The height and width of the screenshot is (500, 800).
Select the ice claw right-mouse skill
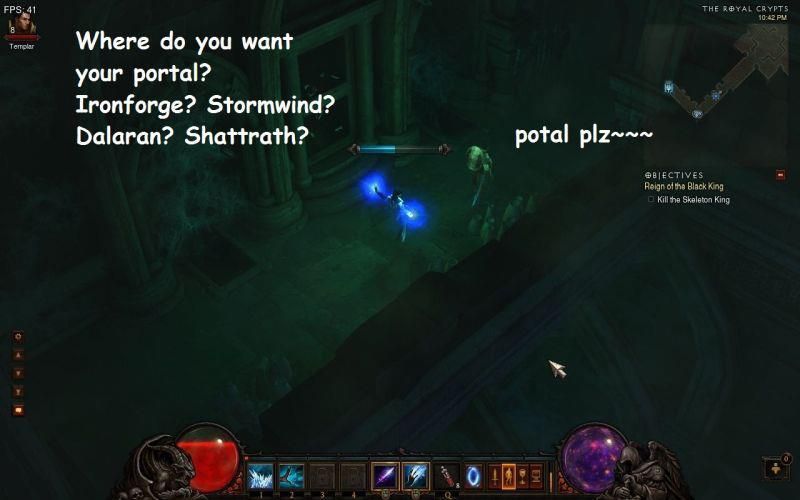tap(415, 476)
